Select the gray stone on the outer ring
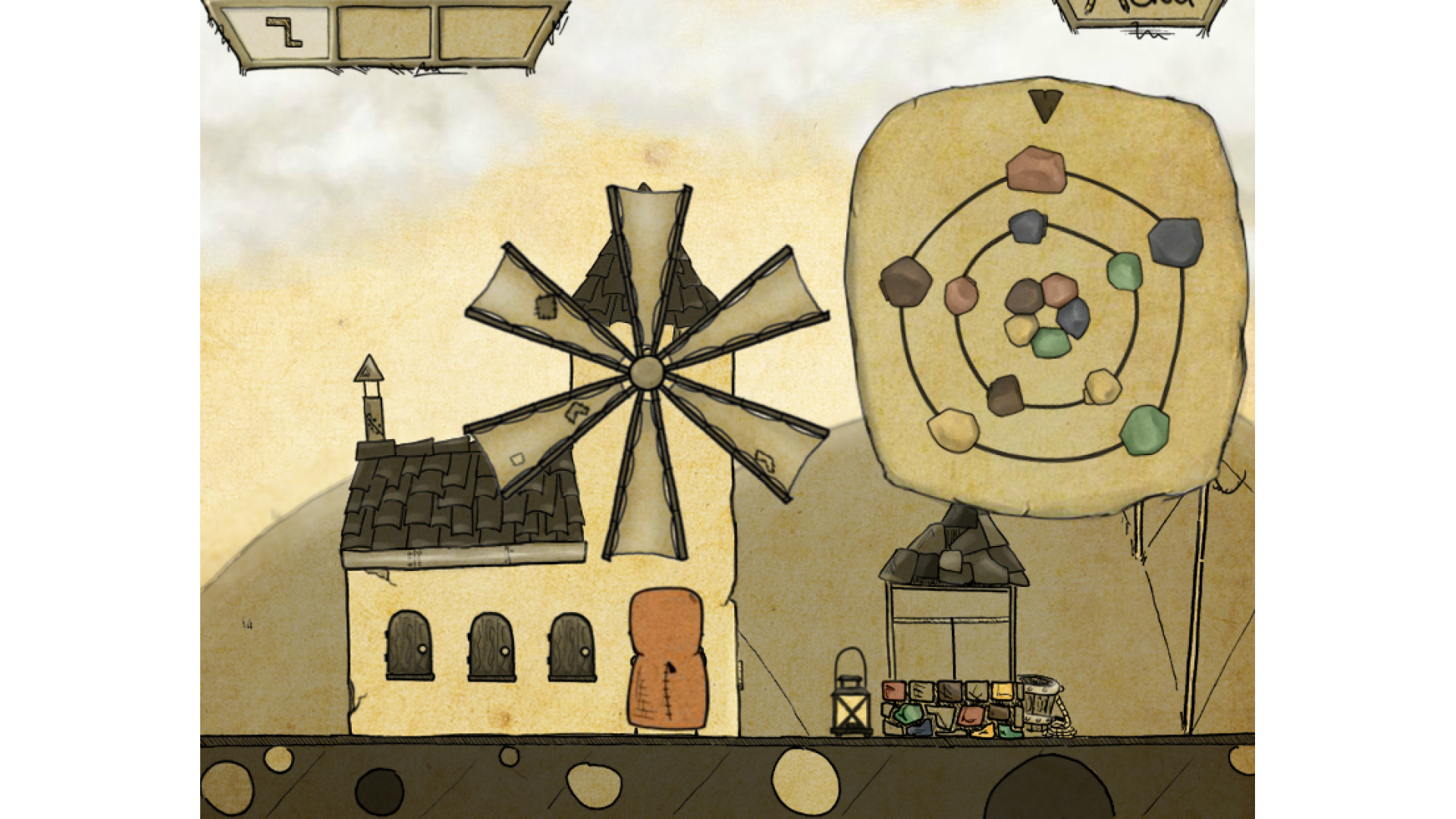The width and height of the screenshot is (1456, 819). pos(1175,242)
